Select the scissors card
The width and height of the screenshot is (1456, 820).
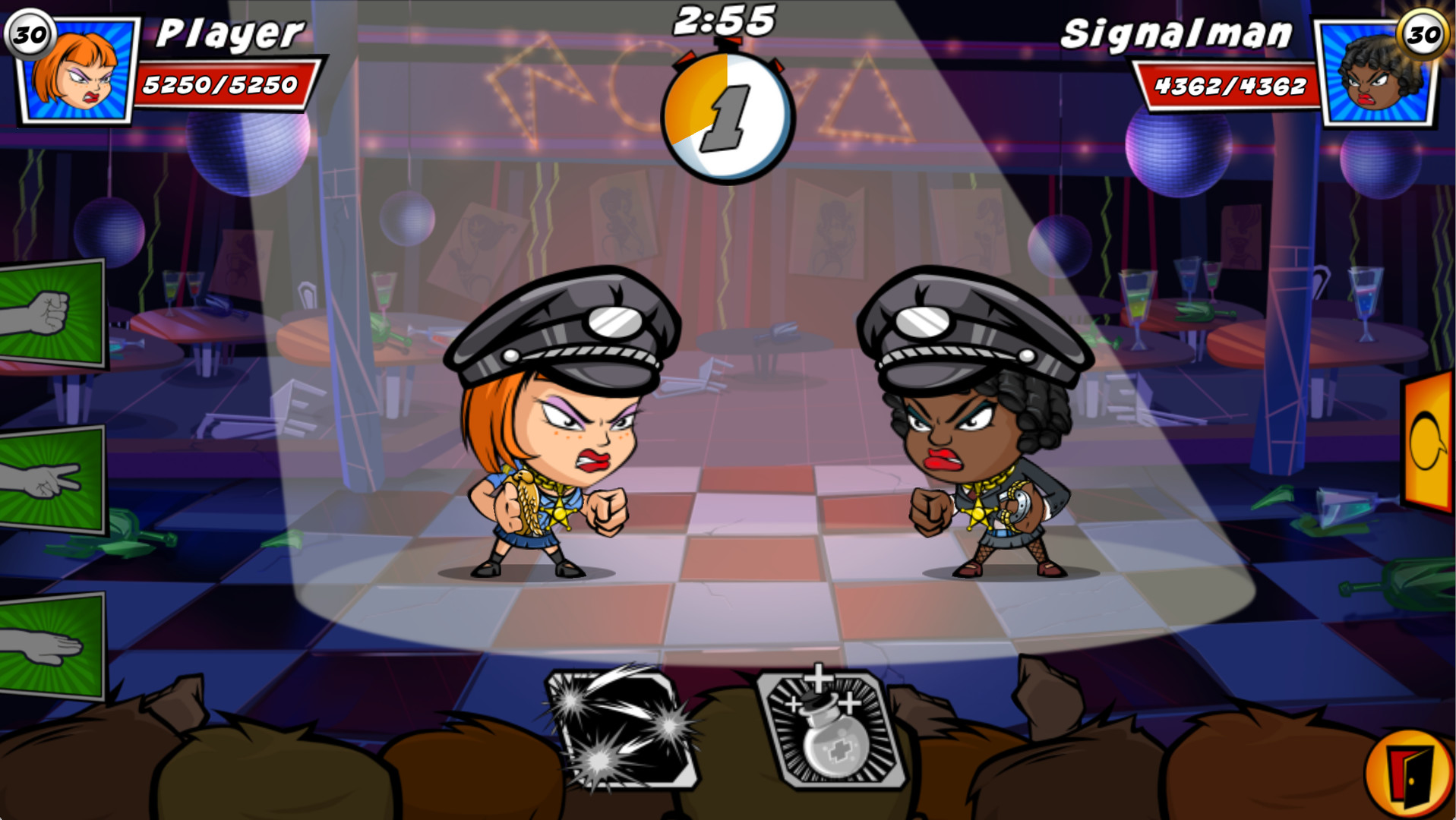(x=49, y=478)
